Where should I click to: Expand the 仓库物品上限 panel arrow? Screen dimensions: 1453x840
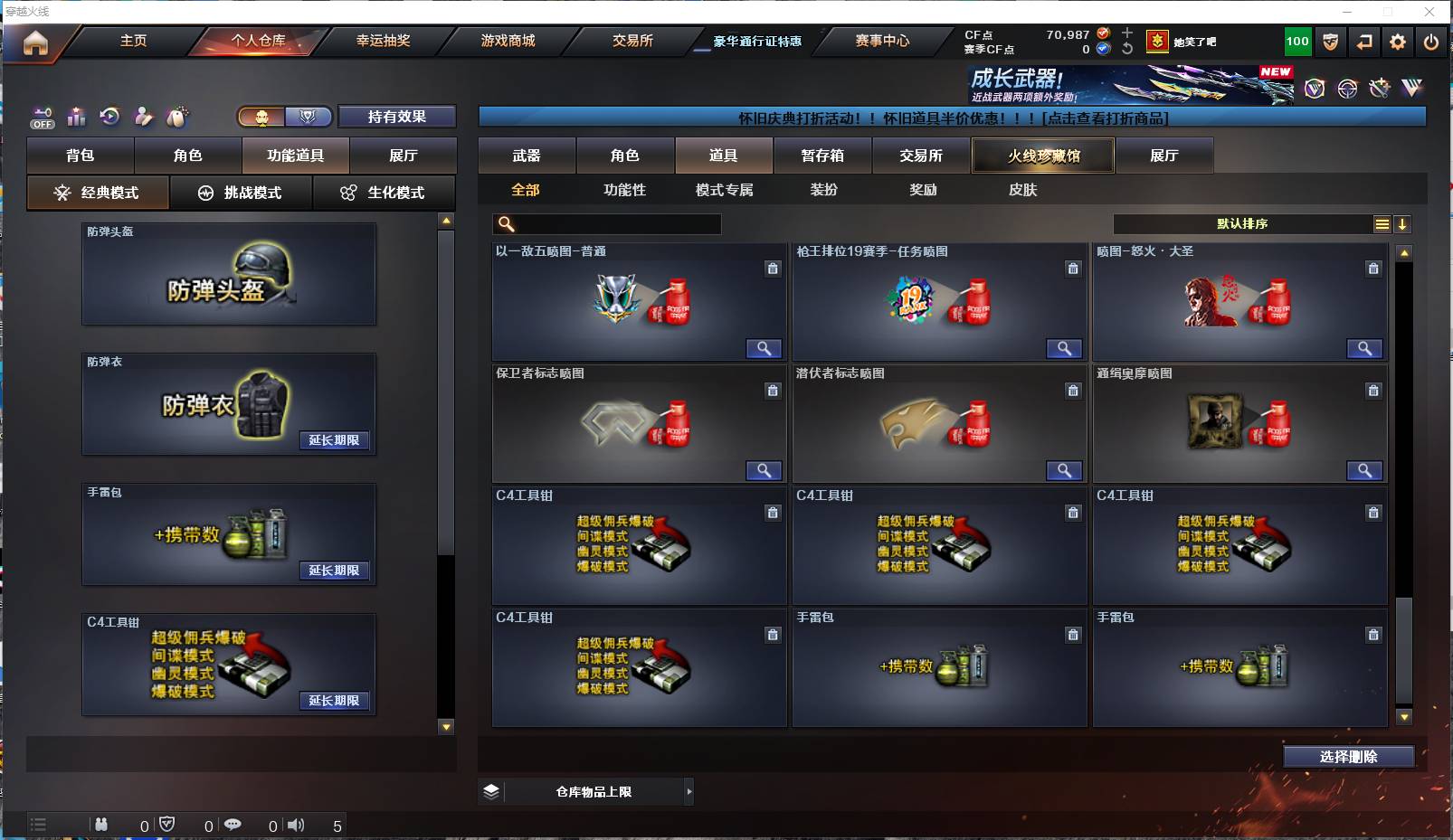(x=689, y=791)
